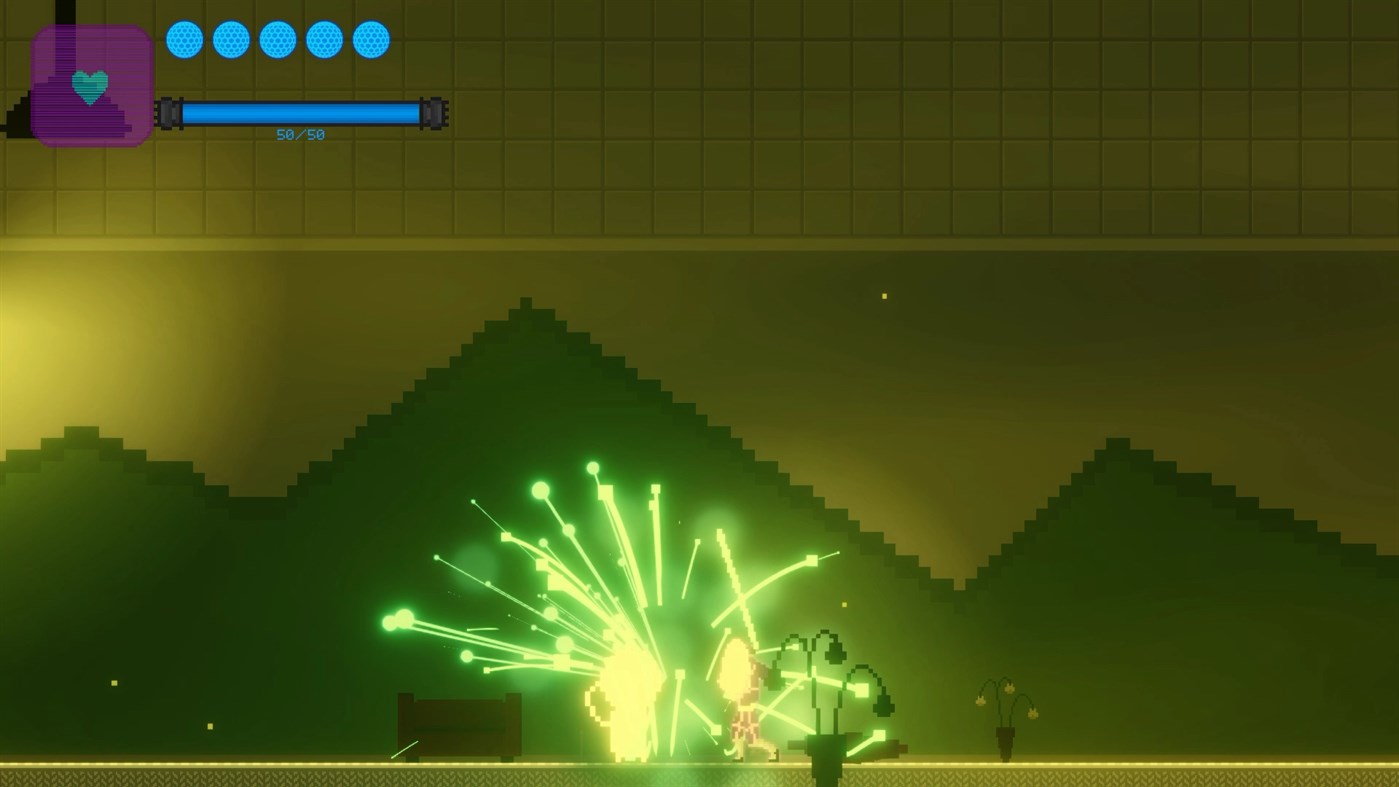Click the tiny glowing particle in the upper sky
Screen dimensions: 1399x787
883,295
